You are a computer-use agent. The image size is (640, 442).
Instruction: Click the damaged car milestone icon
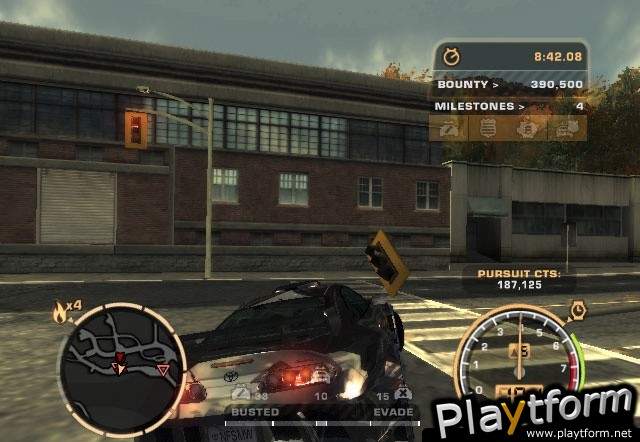pyautogui.click(x=449, y=128)
